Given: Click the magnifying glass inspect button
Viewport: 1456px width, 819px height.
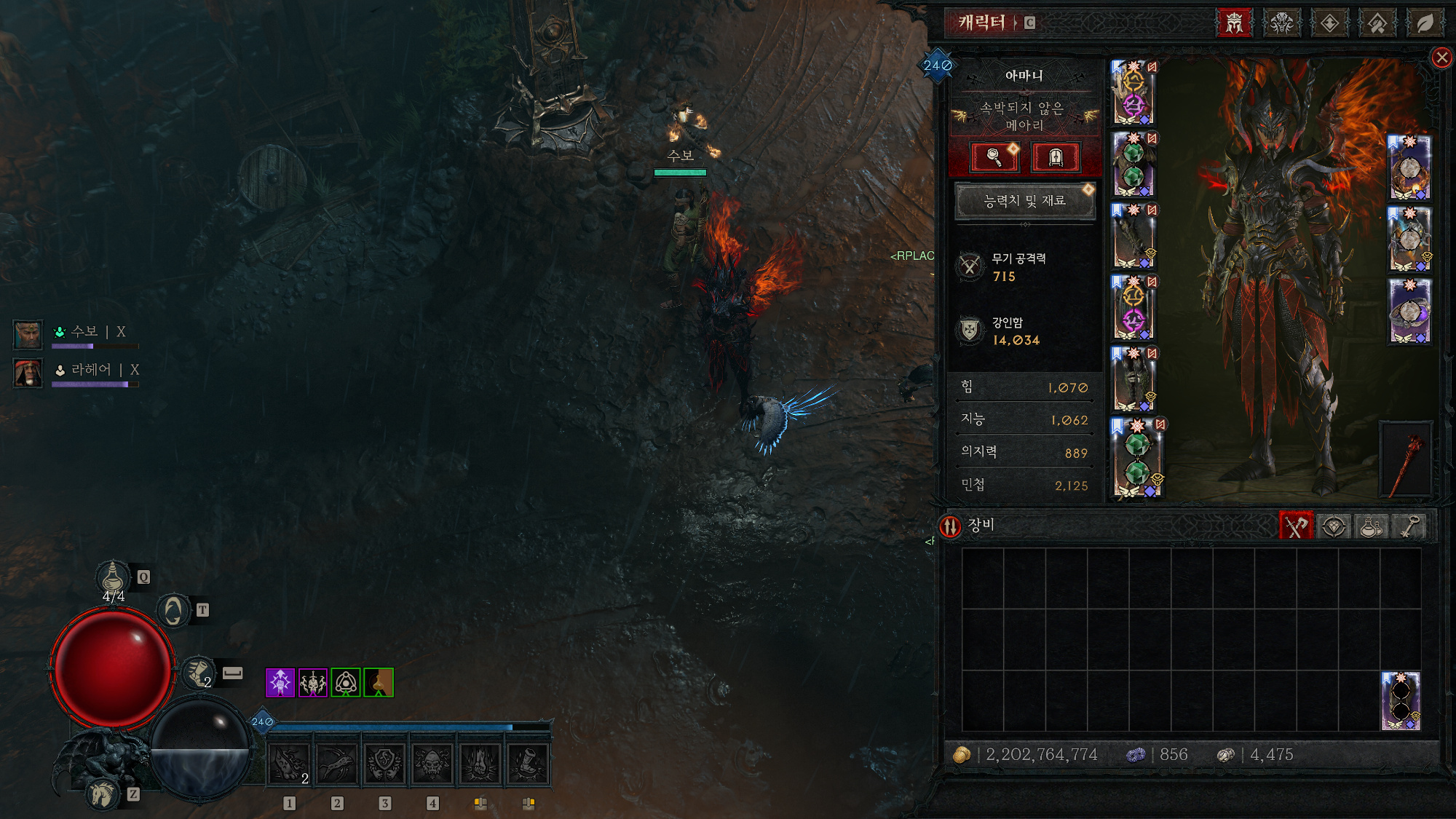Looking at the screenshot, I should (994, 157).
